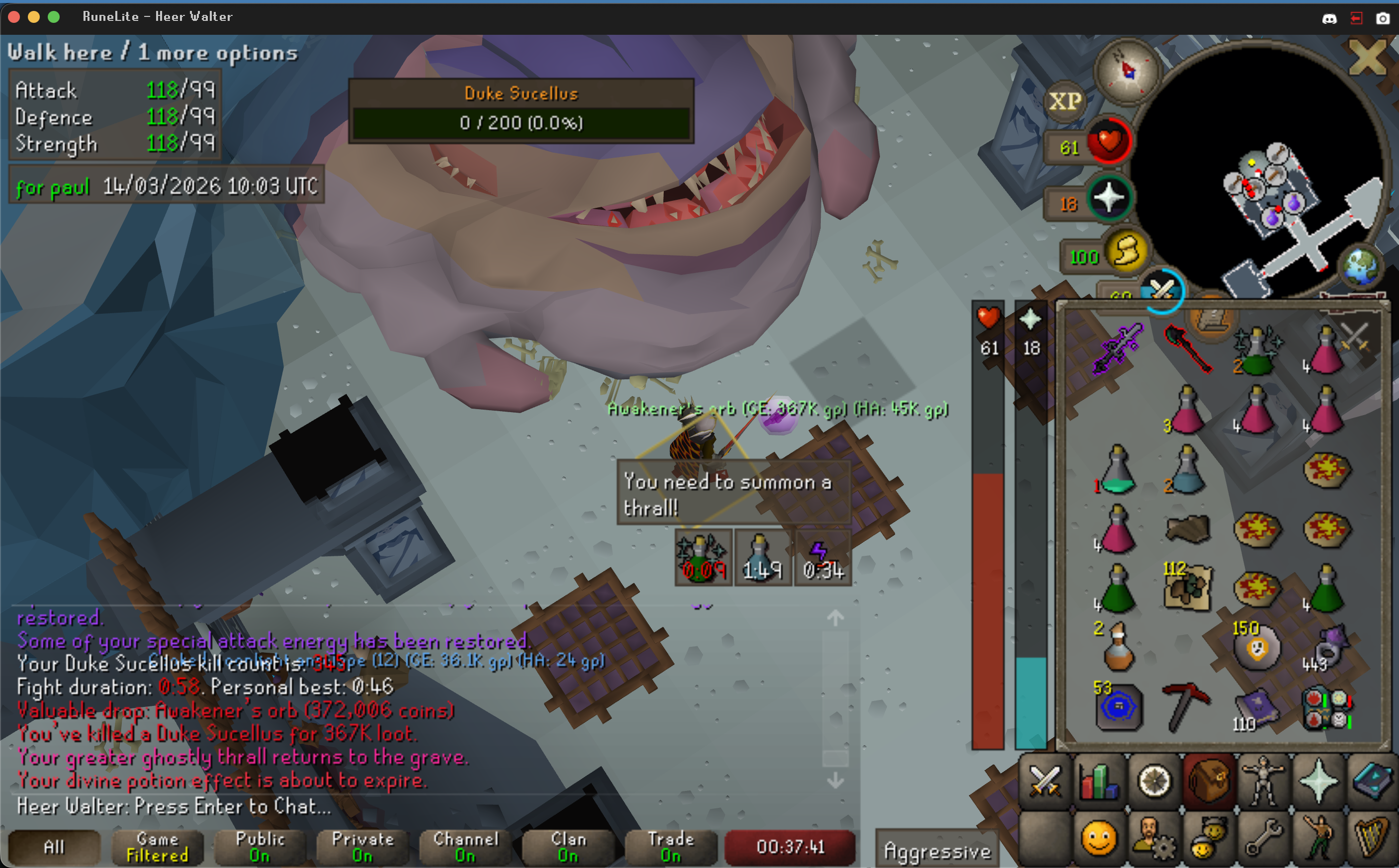This screenshot has height=868, width=1399.
Task: Show all messages with the All tab
Action: [x=54, y=847]
